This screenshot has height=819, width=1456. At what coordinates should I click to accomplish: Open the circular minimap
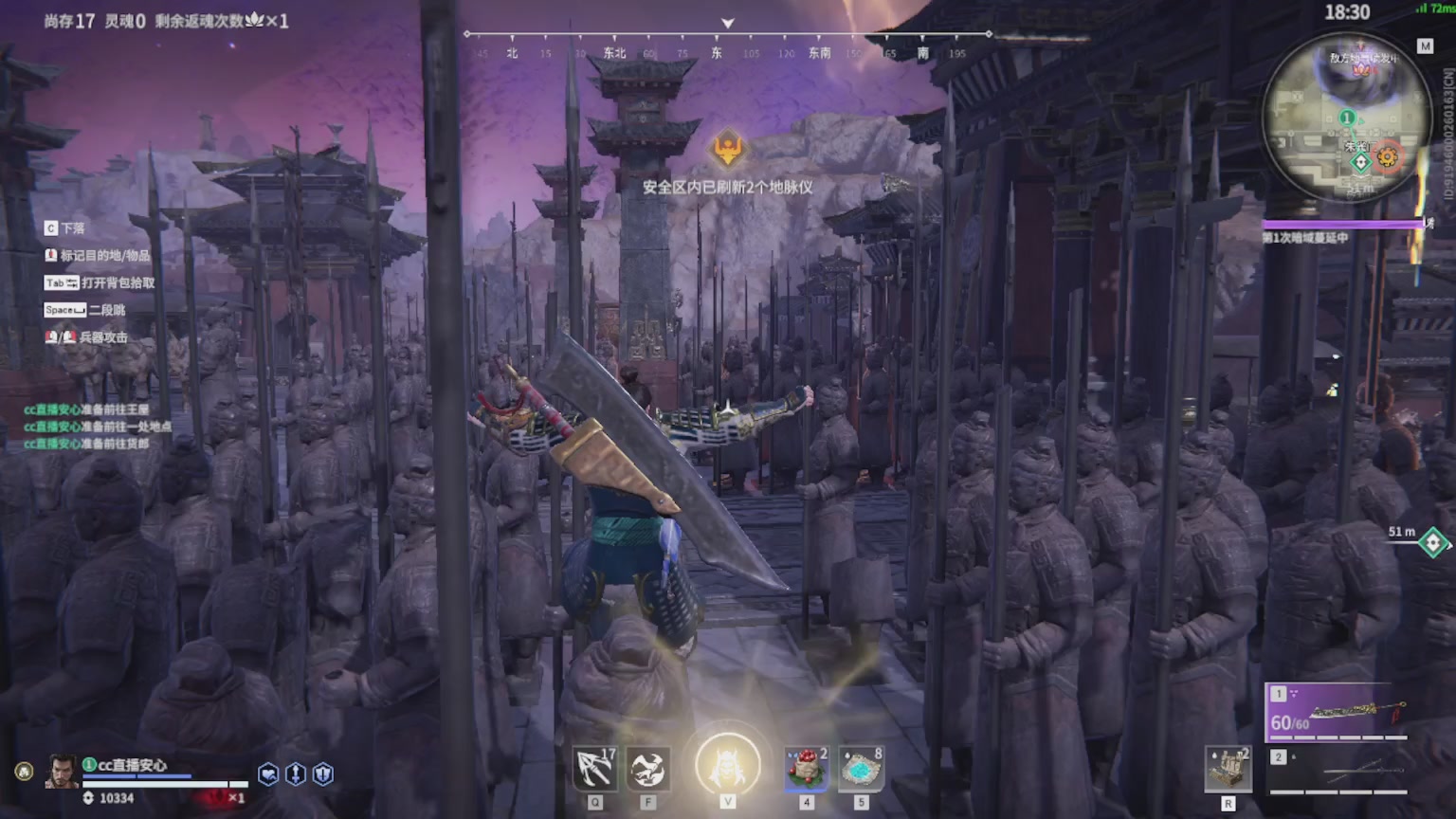pos(1347,118)
